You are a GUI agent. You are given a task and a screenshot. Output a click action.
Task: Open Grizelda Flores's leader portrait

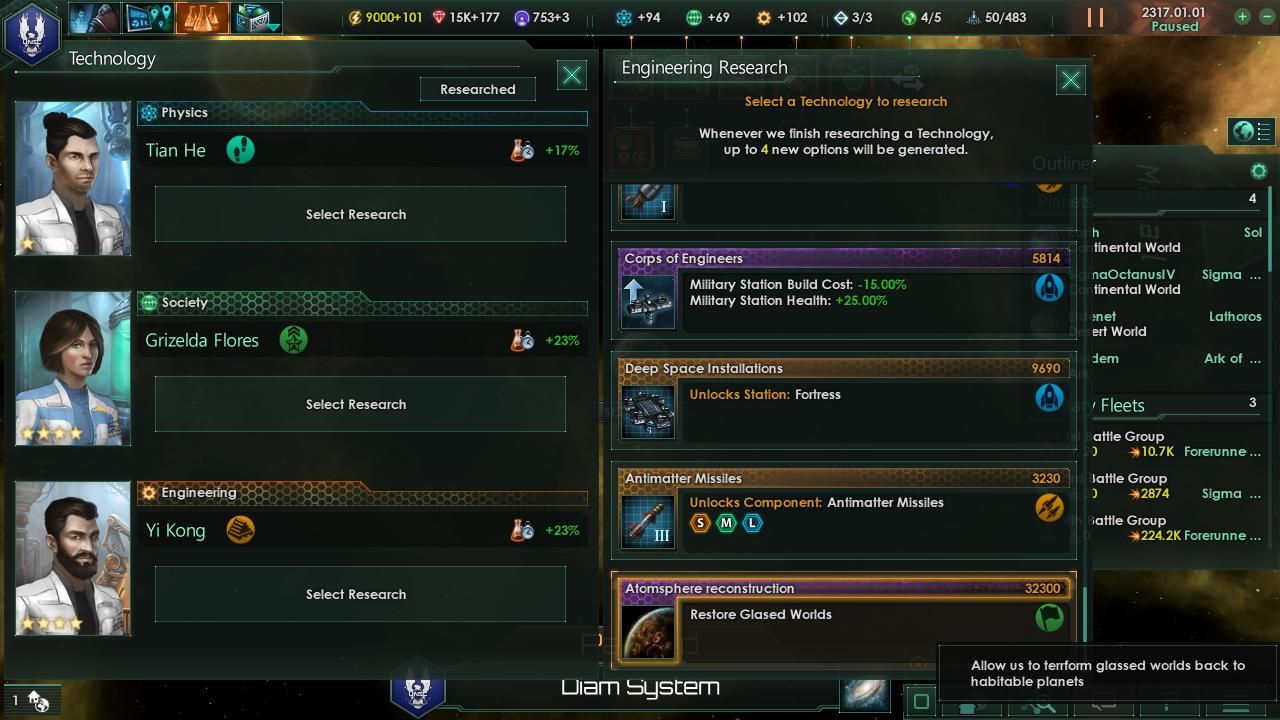73,368
